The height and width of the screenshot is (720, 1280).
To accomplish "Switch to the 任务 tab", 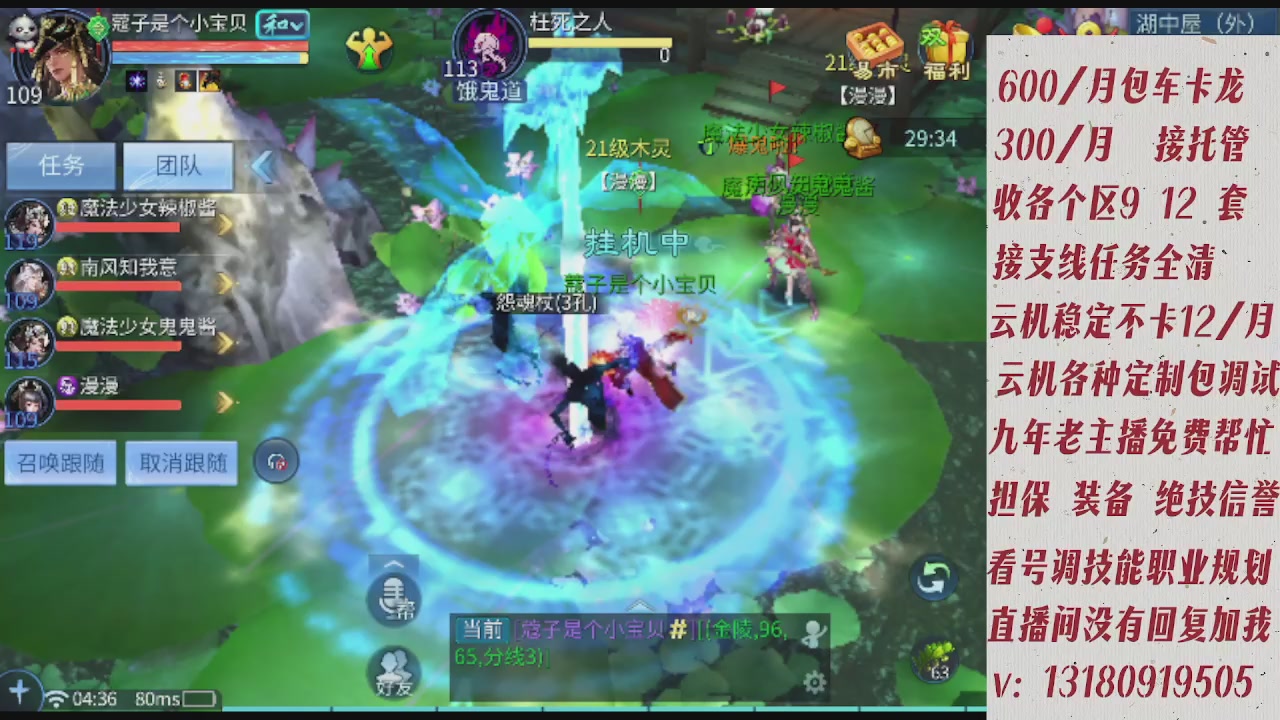I will pyautogui.click(x=61, y=166).
